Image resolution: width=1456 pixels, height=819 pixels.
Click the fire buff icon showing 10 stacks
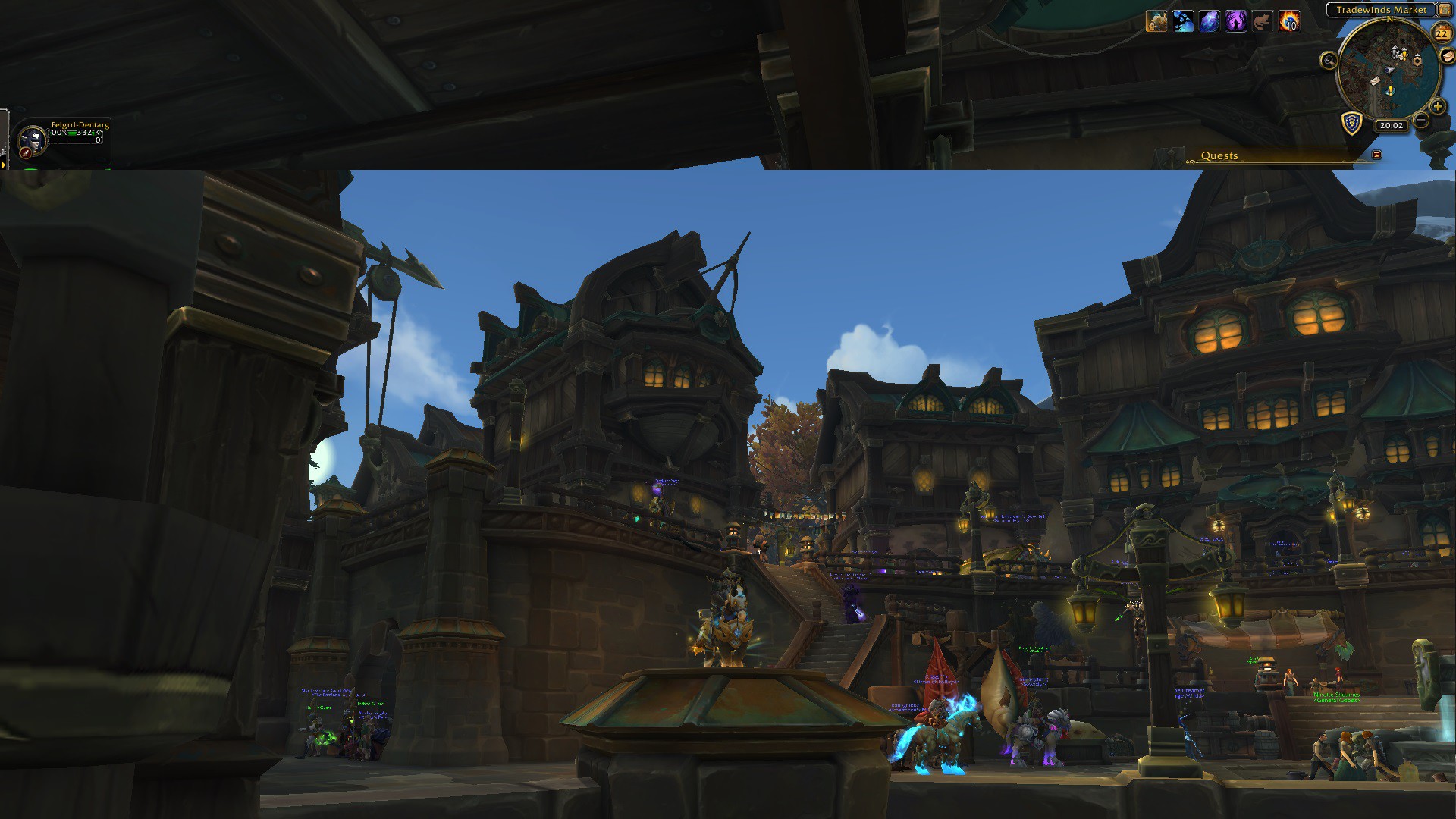coord(1288,20)
